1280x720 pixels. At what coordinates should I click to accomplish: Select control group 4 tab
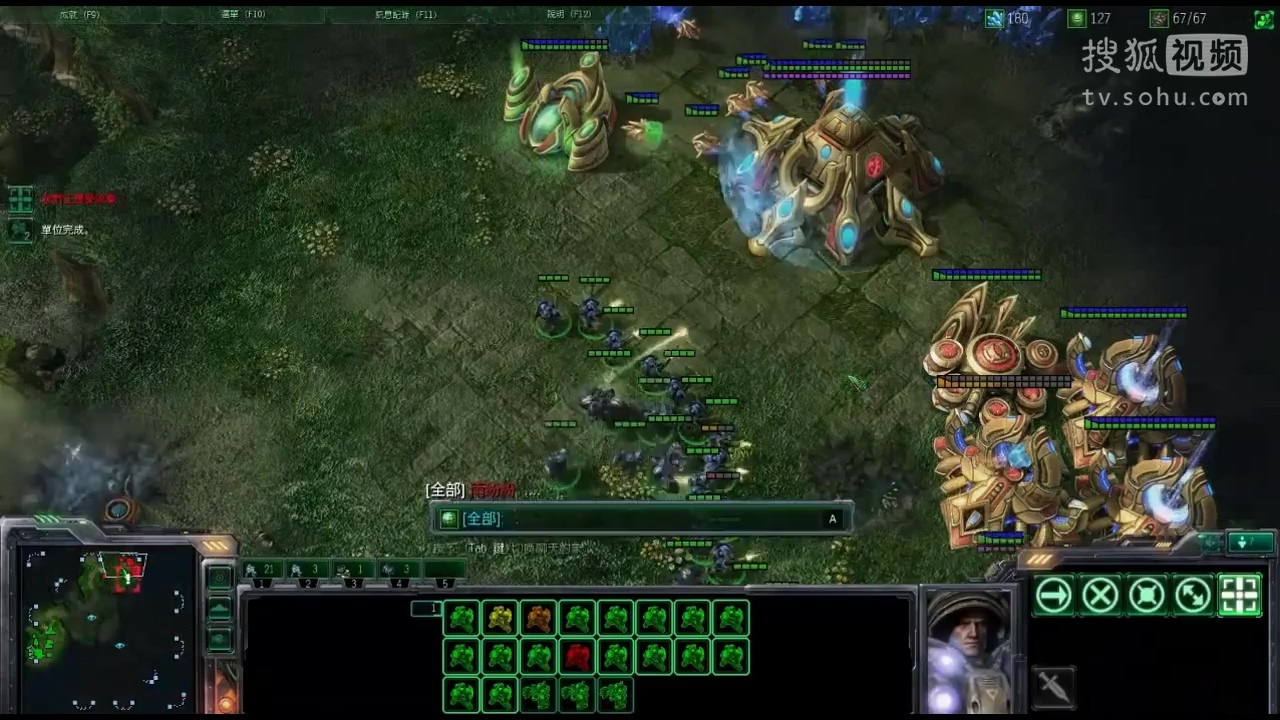click(398, 570)
